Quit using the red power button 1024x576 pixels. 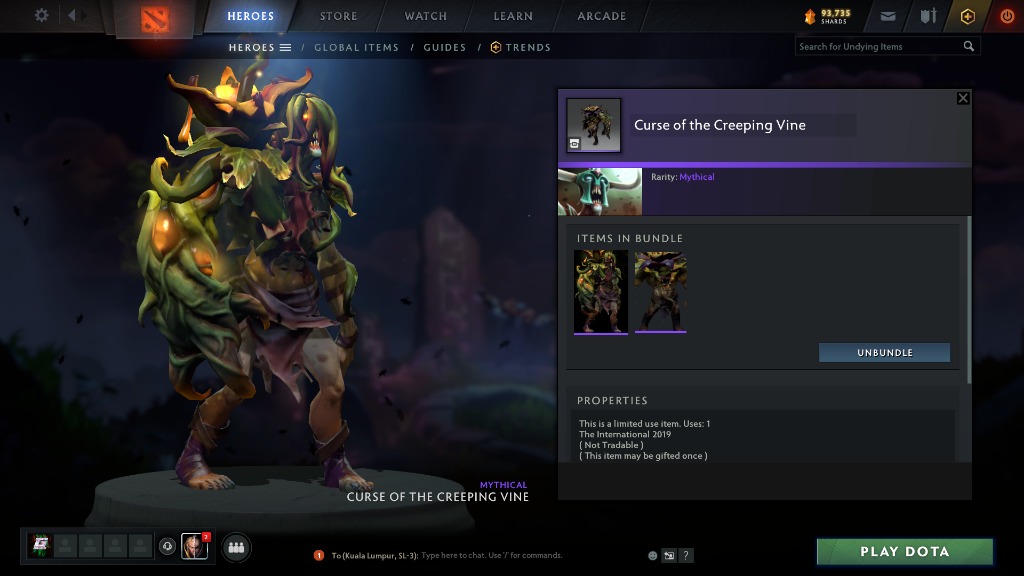click(x=1006, y=16)
